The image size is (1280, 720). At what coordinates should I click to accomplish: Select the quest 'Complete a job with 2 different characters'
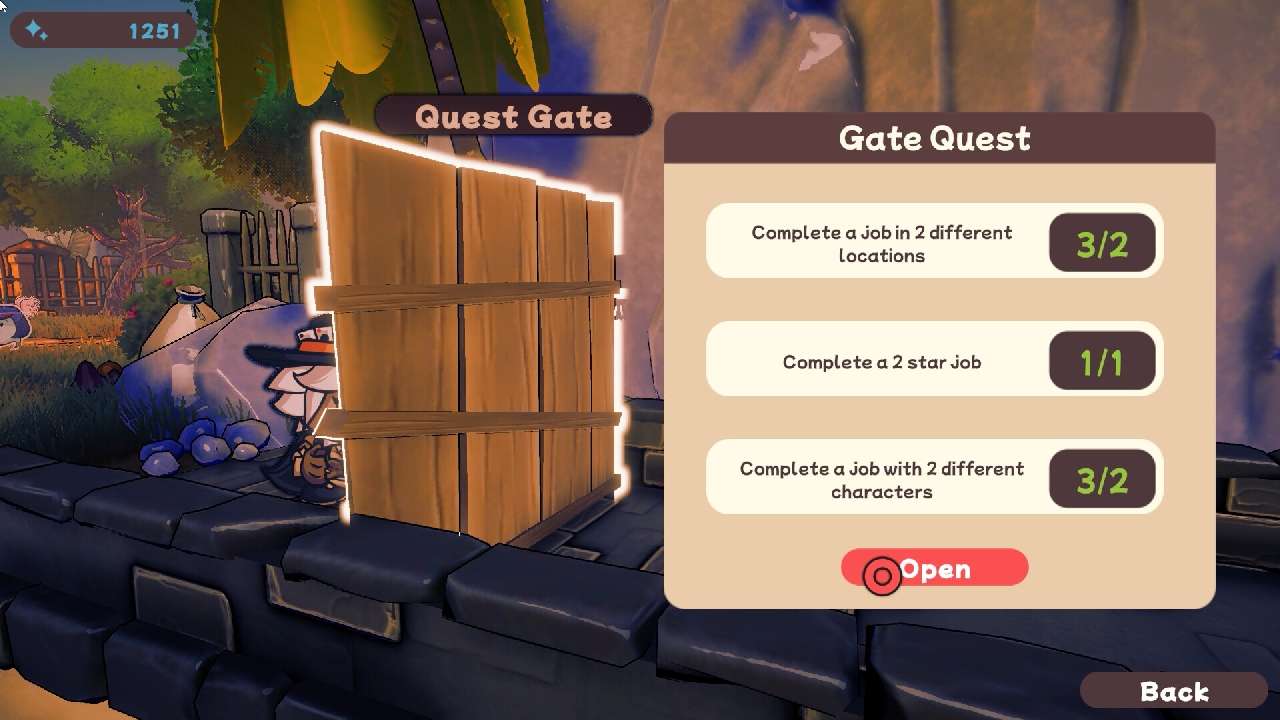pyautogui.click(x=880, y=477)
